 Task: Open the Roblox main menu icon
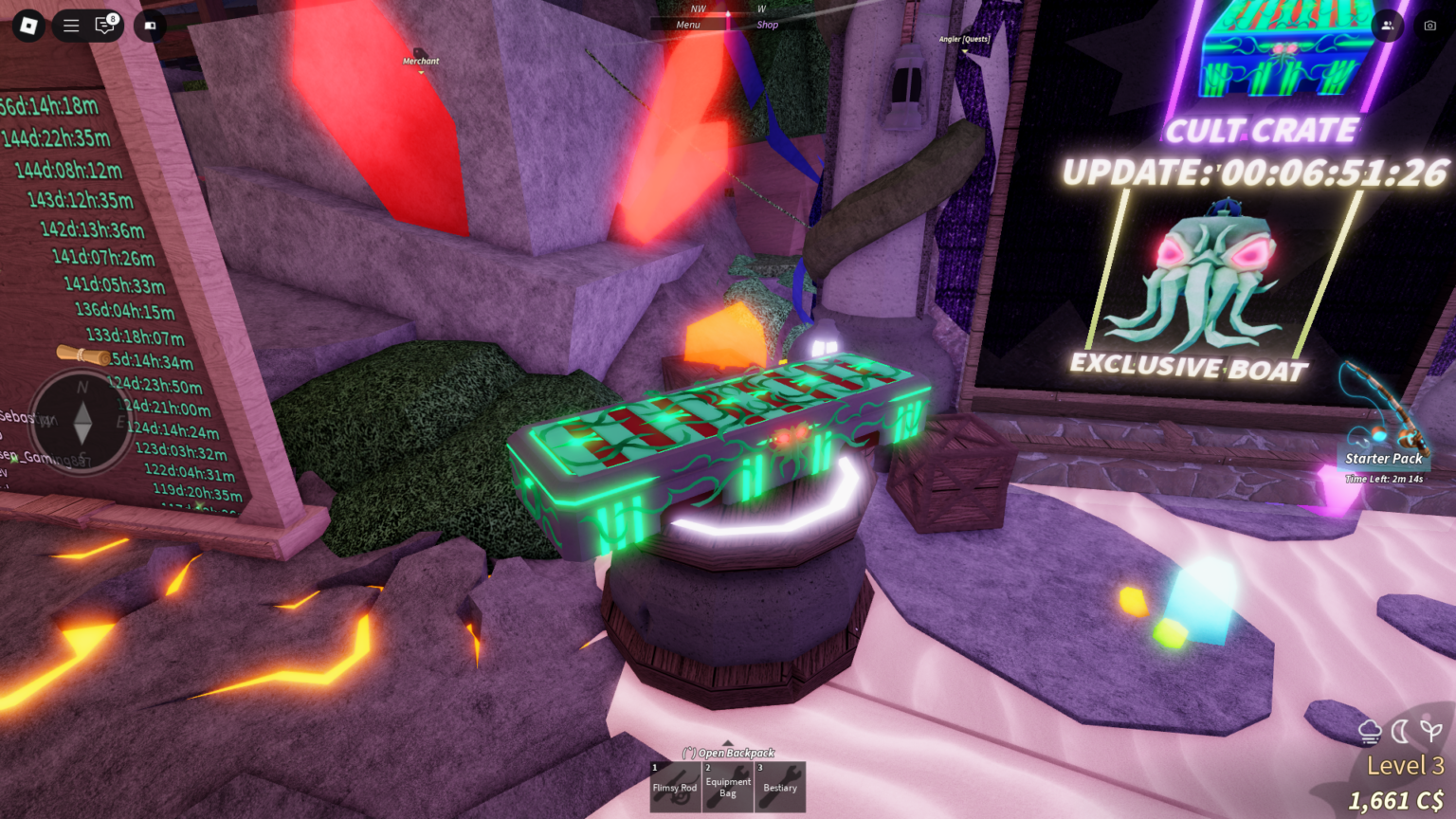[27, 26]
